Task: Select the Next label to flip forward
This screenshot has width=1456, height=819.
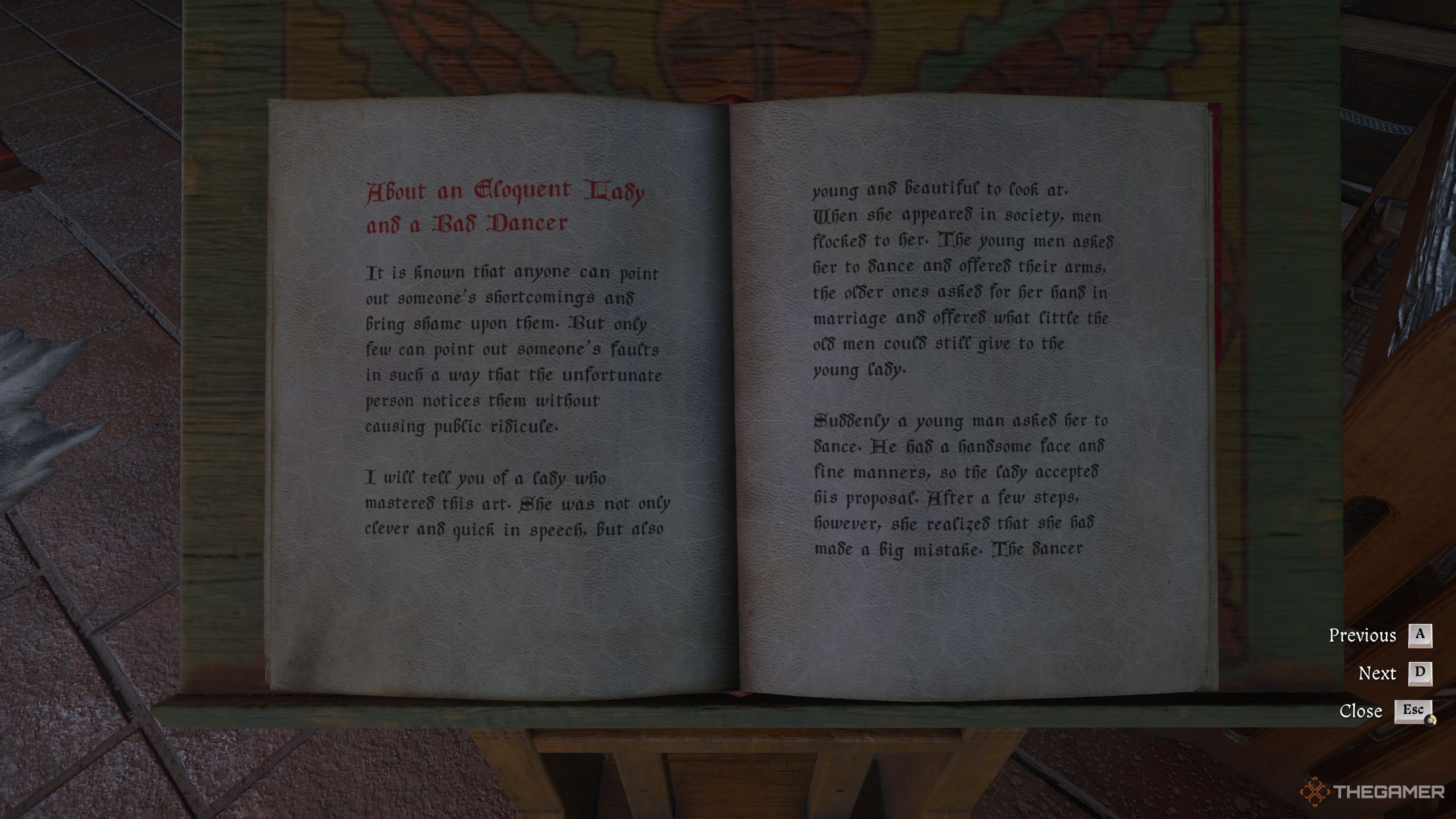Action: (x=1378, y=673)
